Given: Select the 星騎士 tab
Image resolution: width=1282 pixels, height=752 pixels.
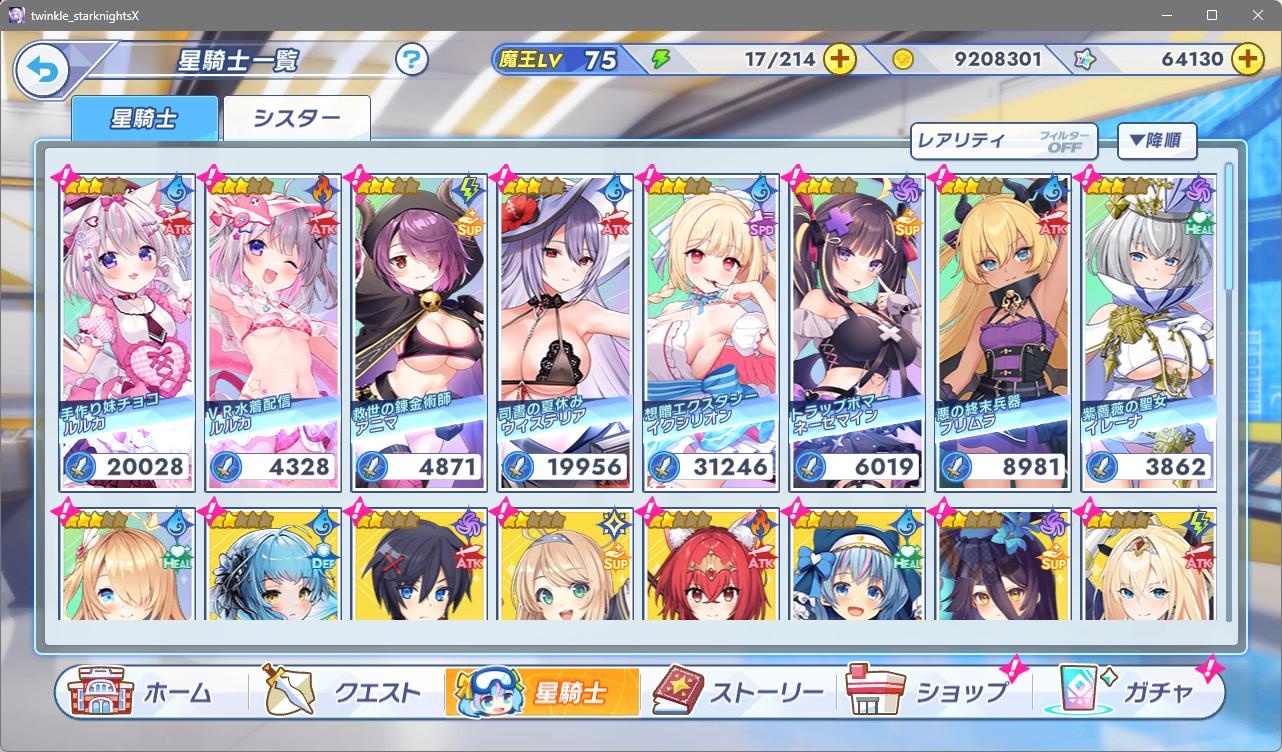Looking at the screenshot, I should tap(144, 119).
